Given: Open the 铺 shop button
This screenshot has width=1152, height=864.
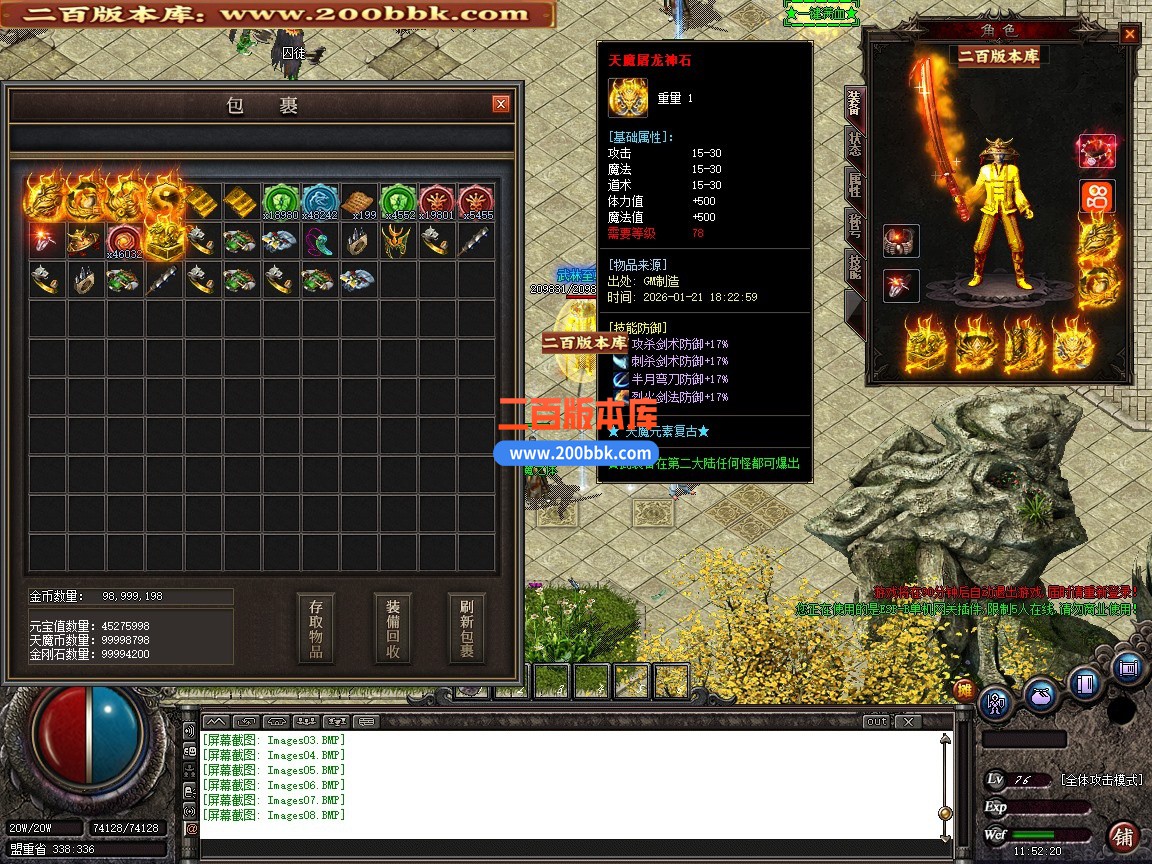Looking at the screenshot, I should [1124, 836].
